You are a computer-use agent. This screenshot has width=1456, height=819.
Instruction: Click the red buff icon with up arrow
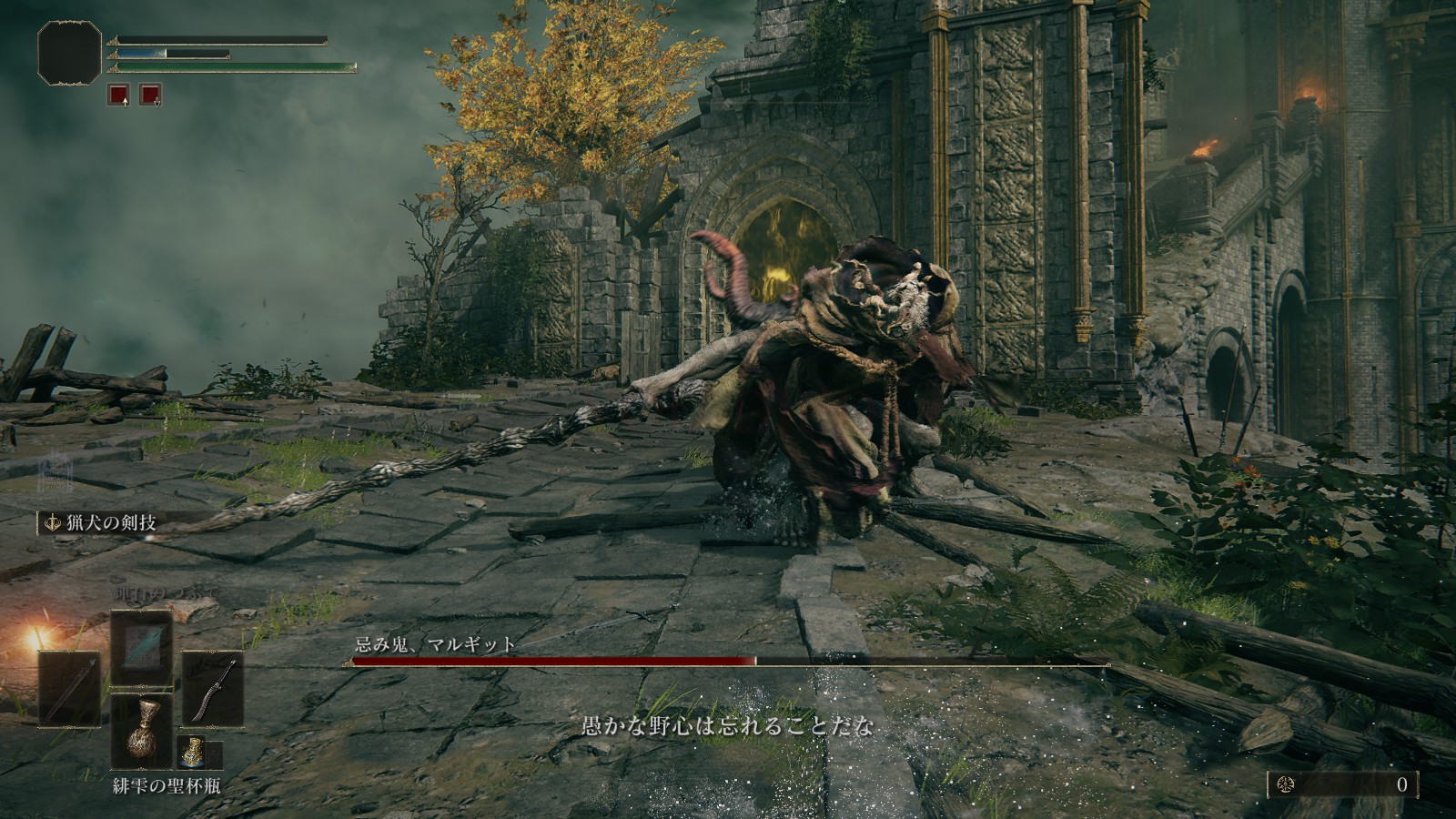pyautogui.click(x=118, y=95)
